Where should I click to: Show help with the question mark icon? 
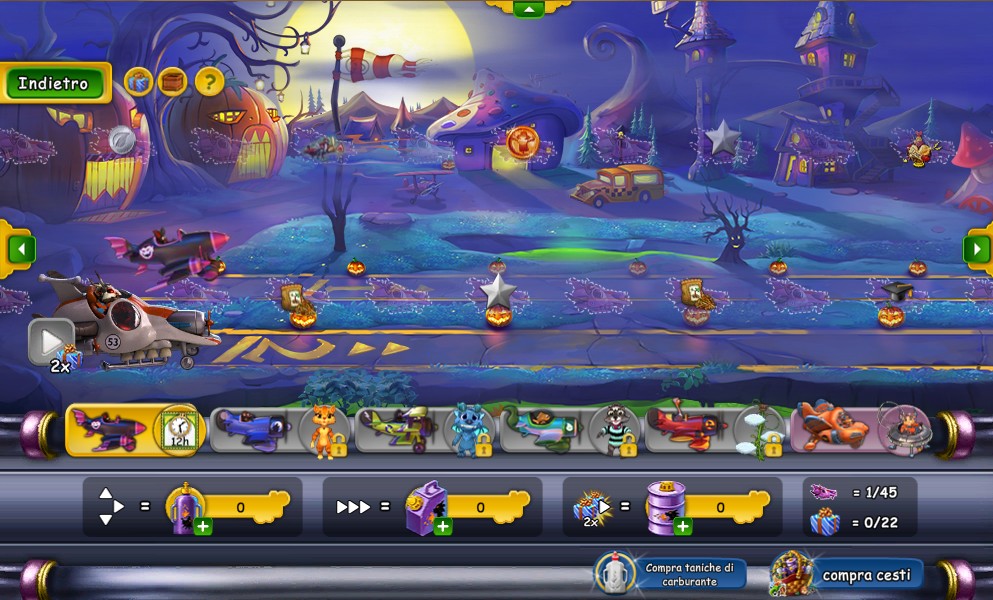tap(209, 82)
